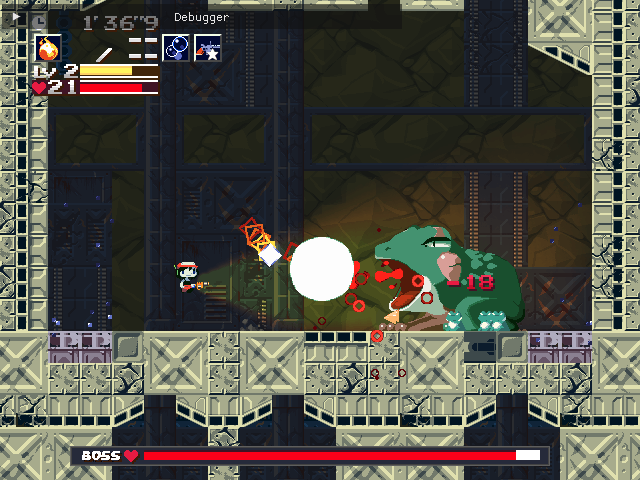Screen dimensions: 640x480
Task: Open the Debugger label in the top bar
Action: (x=201, y=17)
